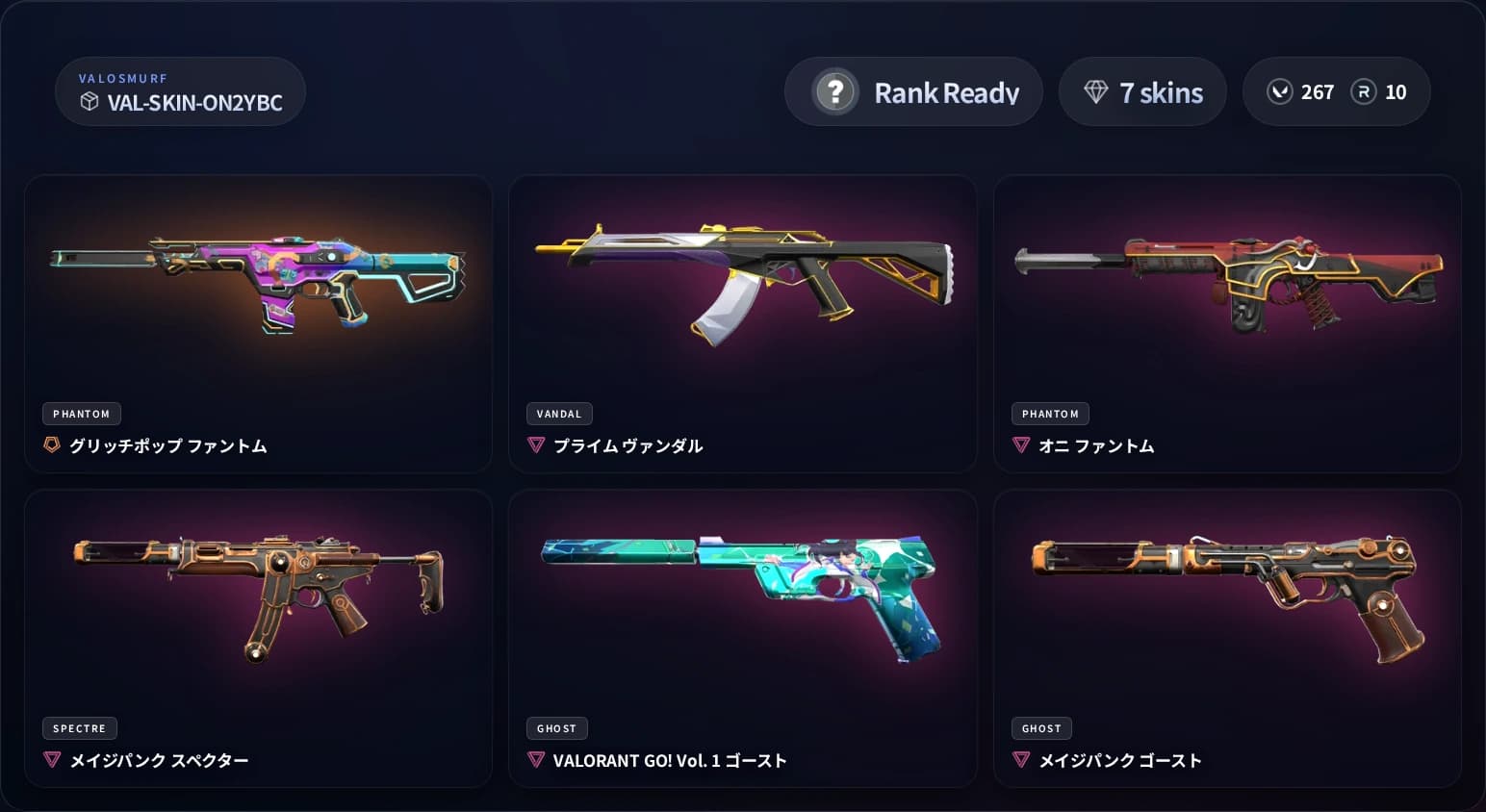Click the GHOST tag on the VALORANT GO! card
1486x812 pixels.
tap(556, 728)
